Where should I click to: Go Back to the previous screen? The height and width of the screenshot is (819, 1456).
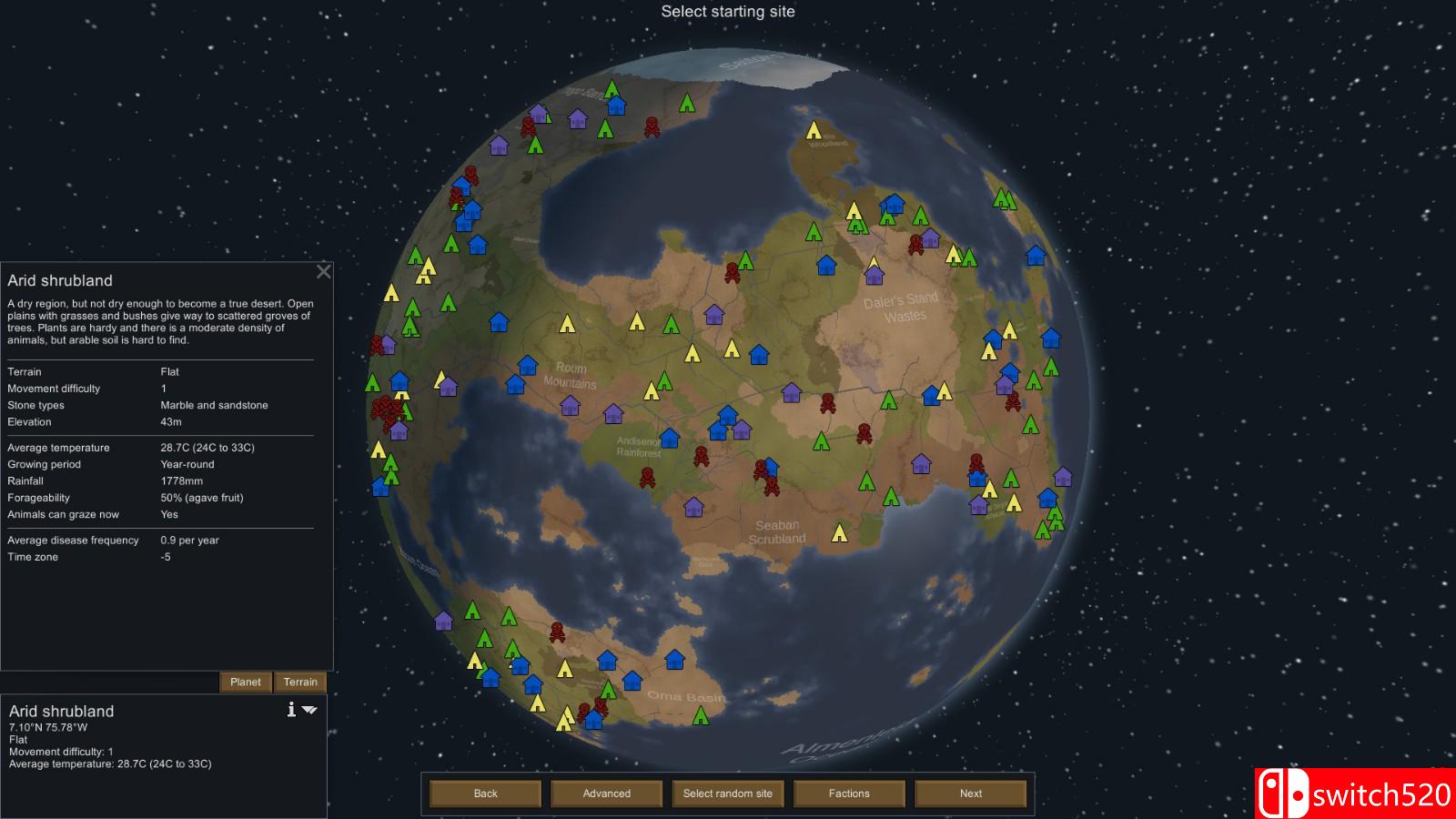pos(484,793)
